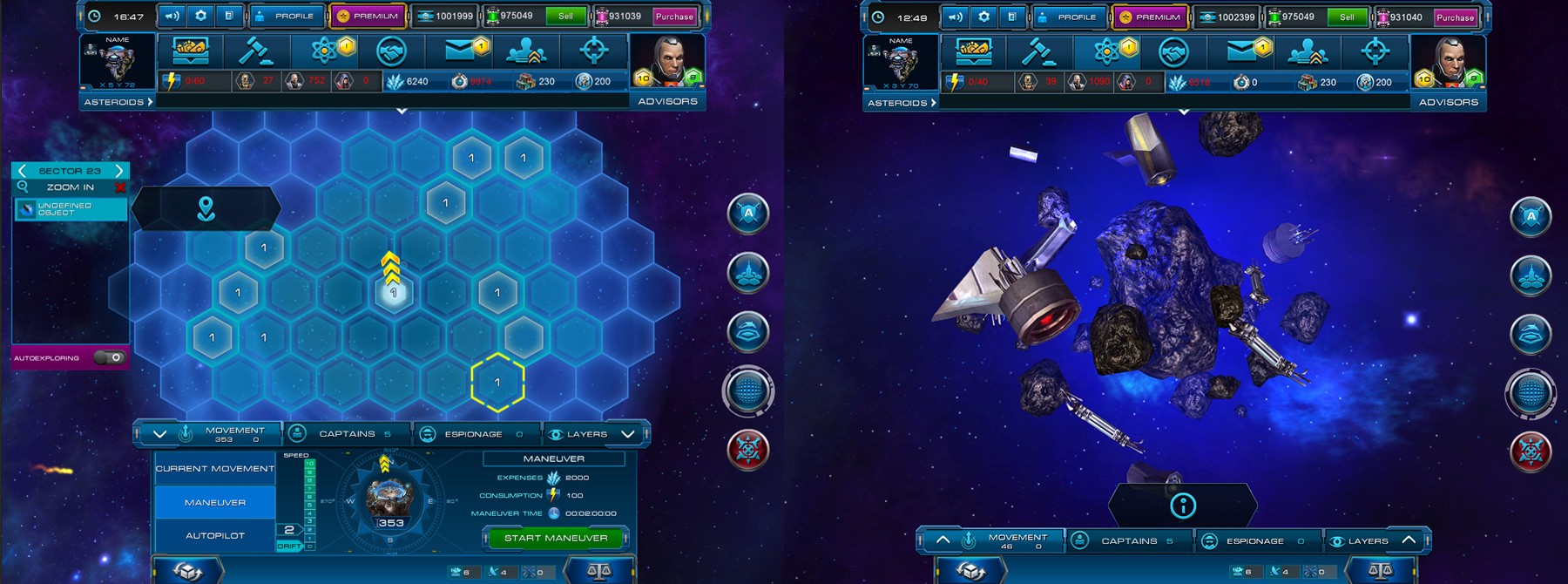Show the Current Movement panel

(215, 469)
